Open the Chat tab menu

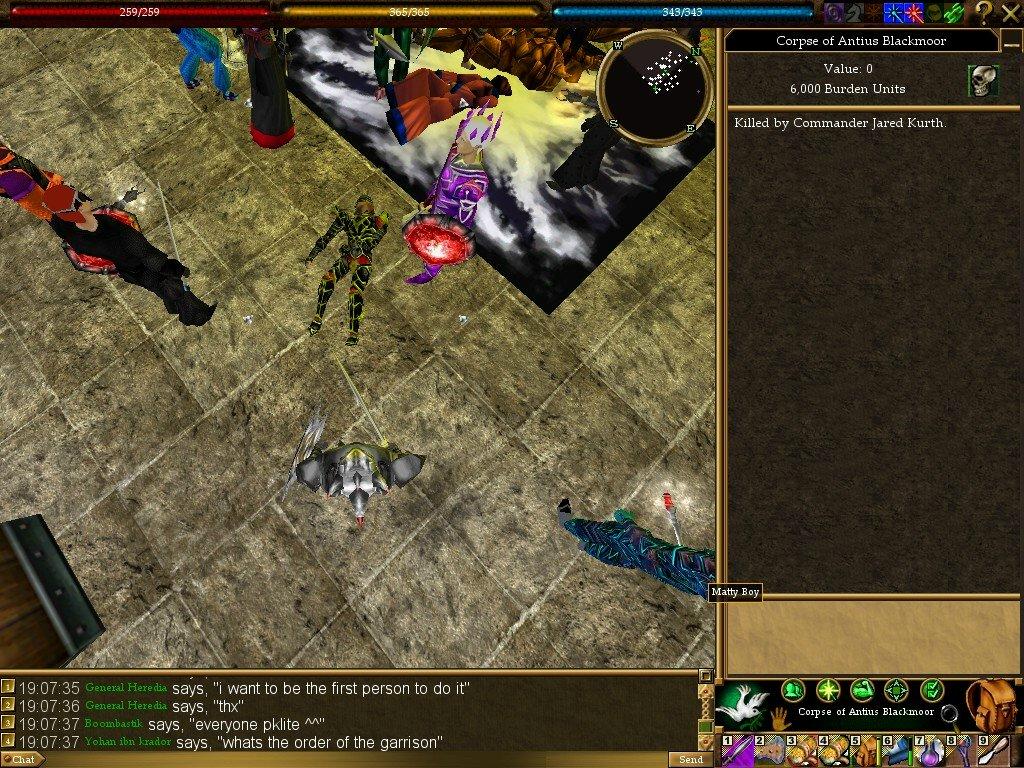point(22,759)
